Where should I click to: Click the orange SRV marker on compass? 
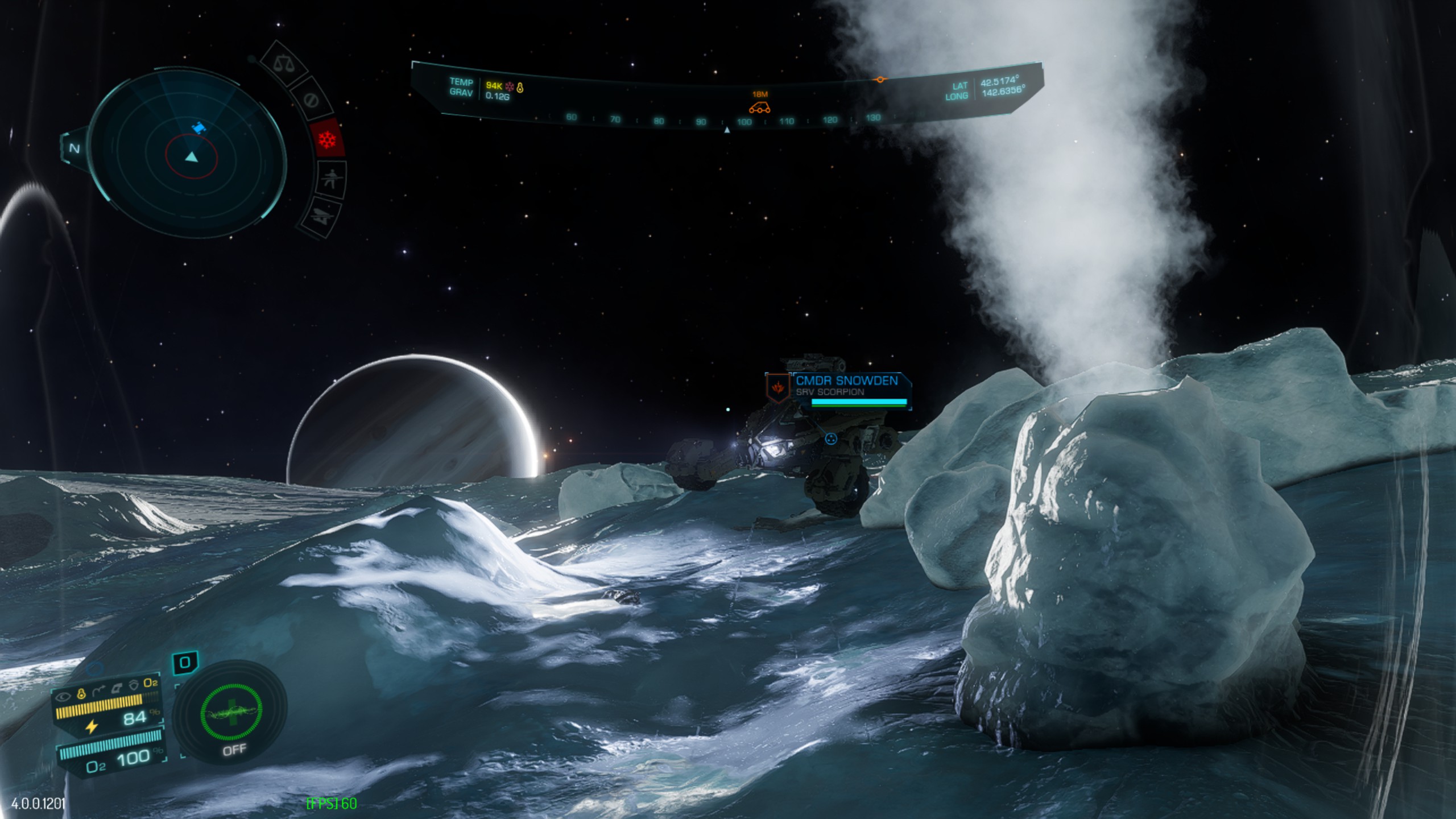[x=759, y=107]
